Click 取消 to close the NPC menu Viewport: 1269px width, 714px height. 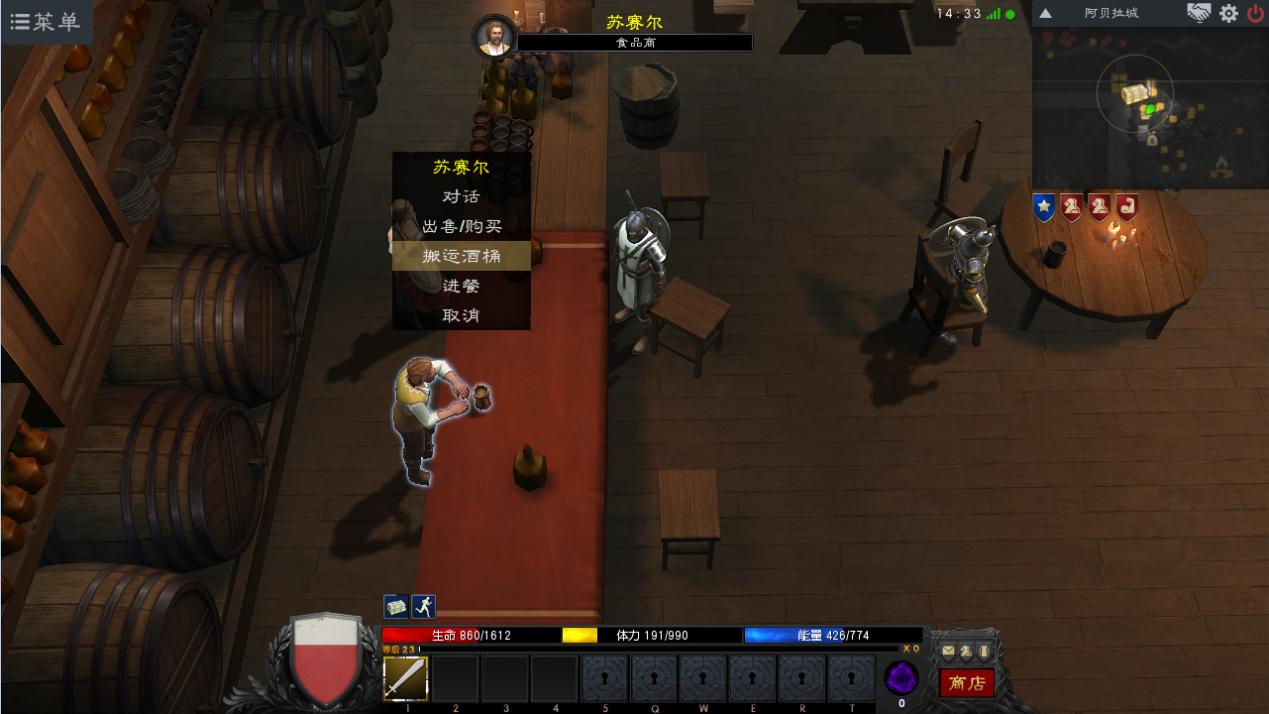tap(461, 315)
